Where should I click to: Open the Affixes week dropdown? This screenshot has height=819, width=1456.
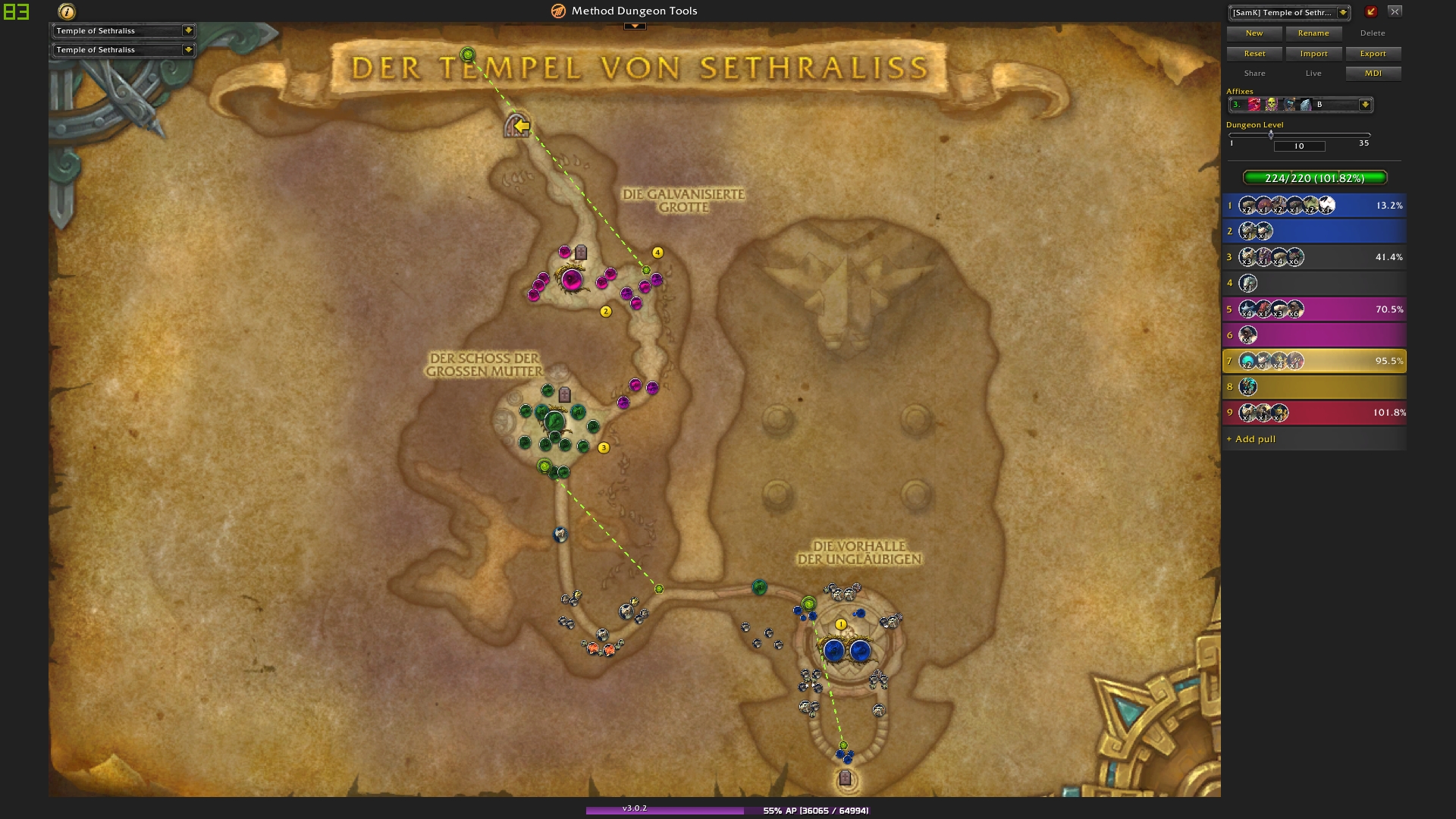[1364, 105]
